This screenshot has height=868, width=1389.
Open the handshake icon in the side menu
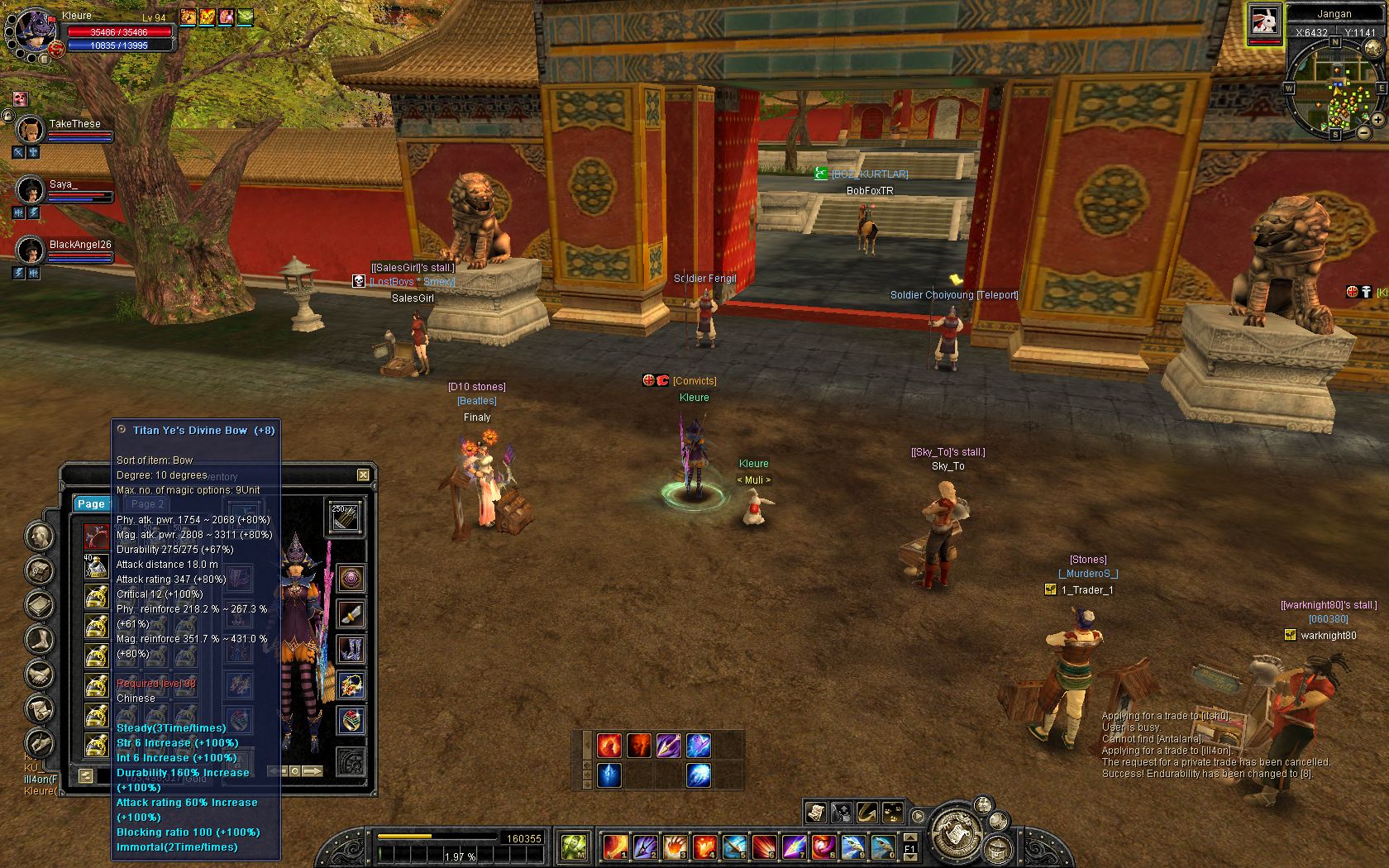click(40, 675)
